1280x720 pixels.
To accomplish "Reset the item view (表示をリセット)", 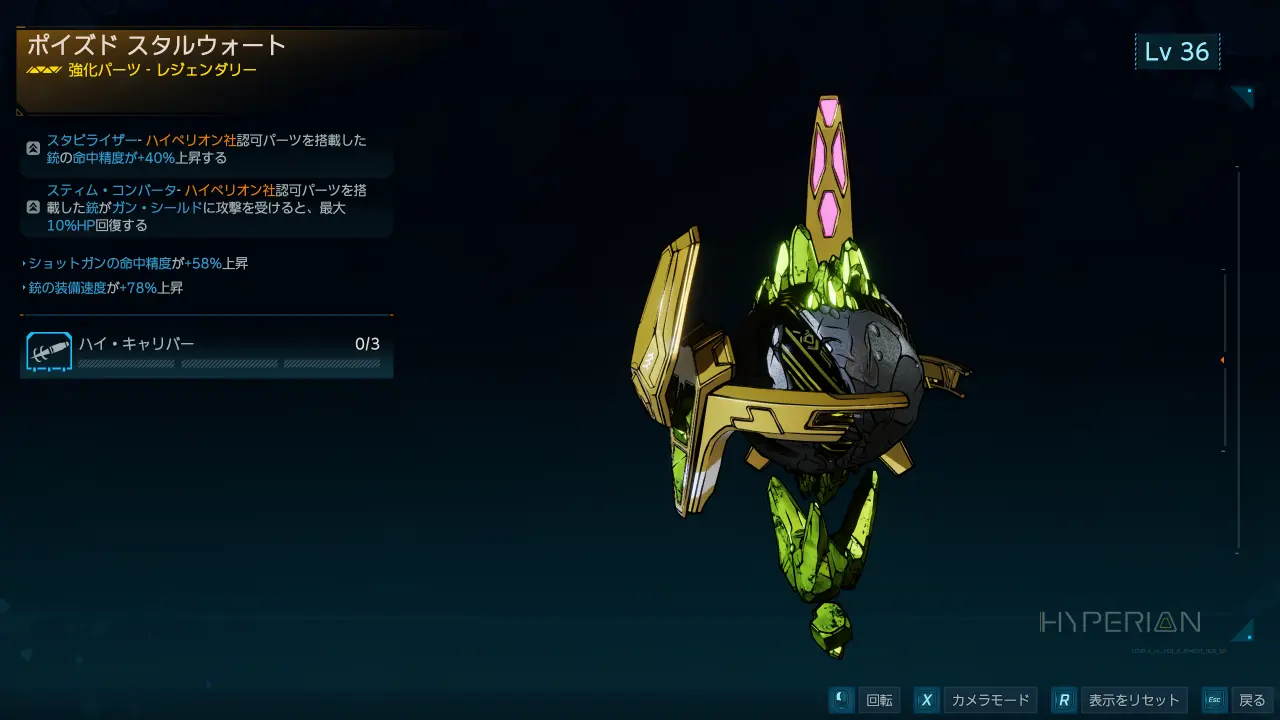I will pyautogui.click(x=1134, y=700).
